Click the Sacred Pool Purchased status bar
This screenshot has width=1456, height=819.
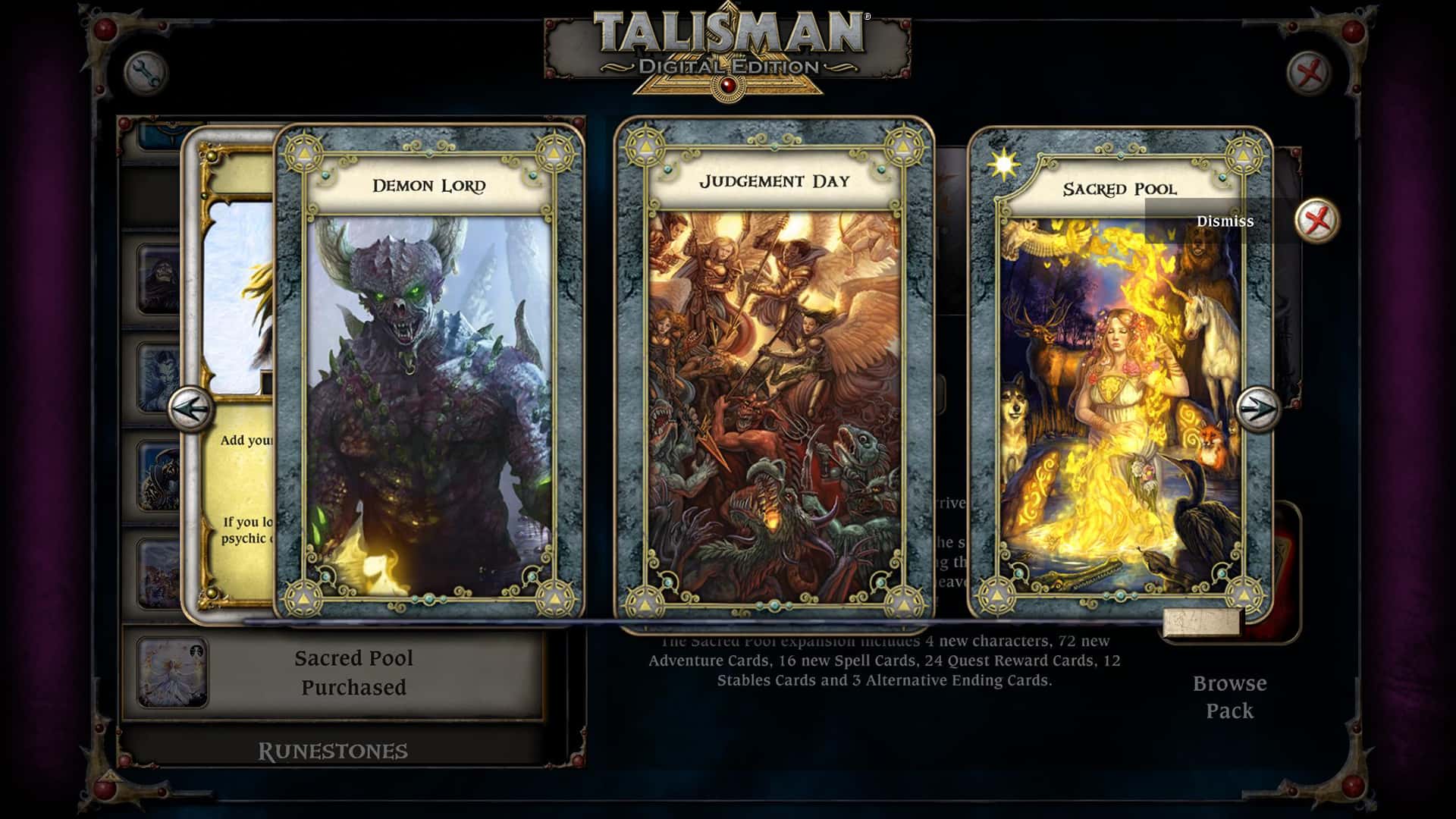tap(353, 673)
